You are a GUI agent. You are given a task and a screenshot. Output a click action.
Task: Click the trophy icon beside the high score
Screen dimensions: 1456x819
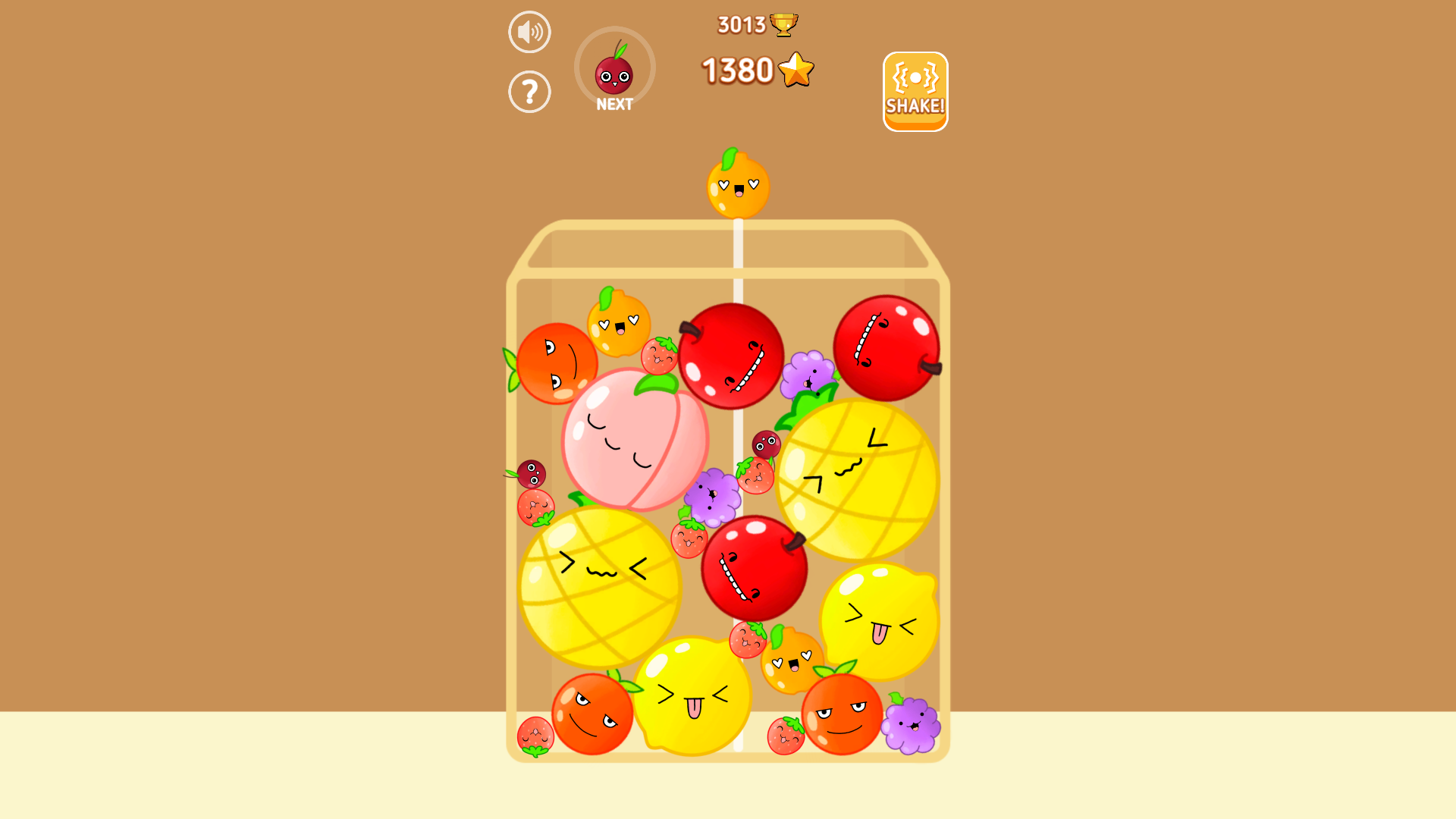point(783,23)
